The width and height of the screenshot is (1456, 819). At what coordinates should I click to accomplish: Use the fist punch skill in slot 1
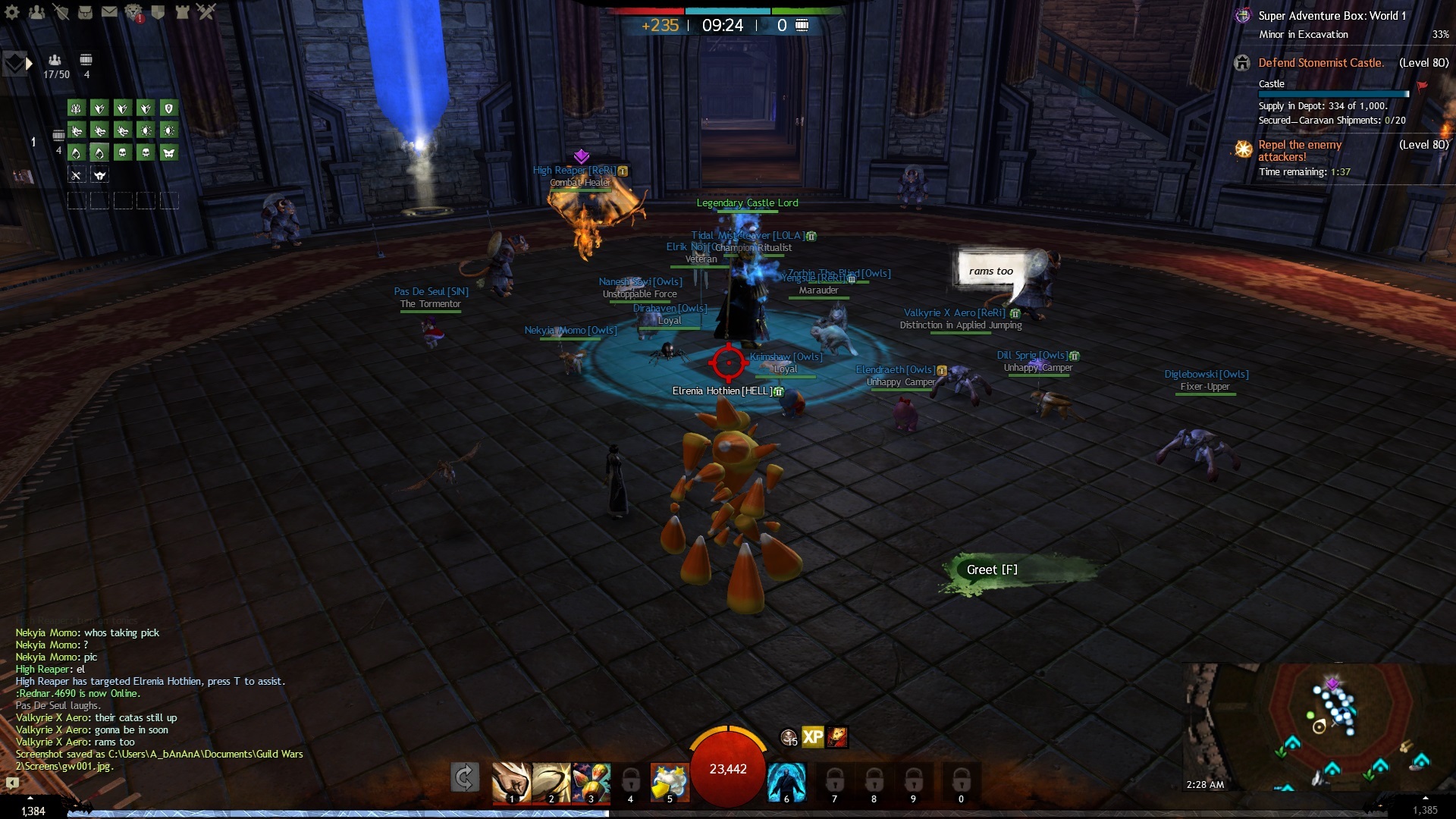pos(511,781)
